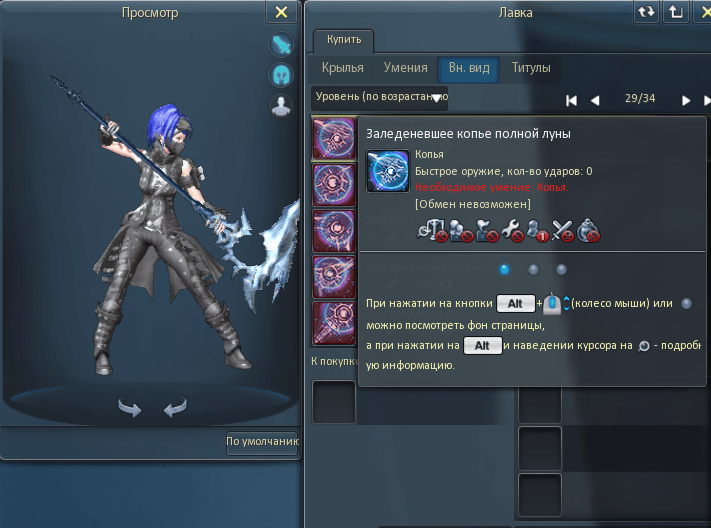Switch to the Умения category
The height and width of the screenshot is (528, 711).
pyautogui.click(x=405, y=68)
